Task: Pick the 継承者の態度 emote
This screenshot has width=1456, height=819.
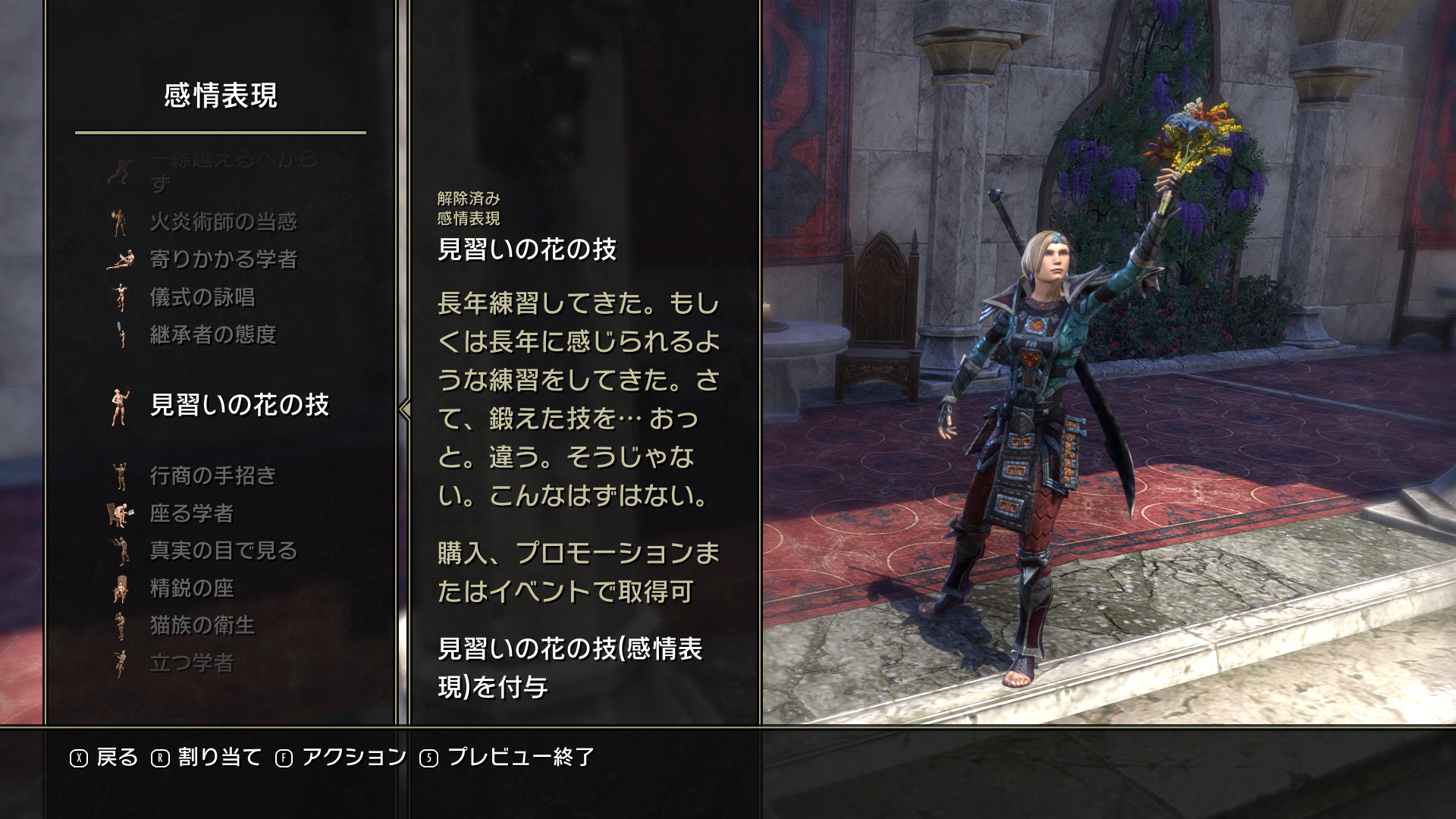Action: click(213, 334)
